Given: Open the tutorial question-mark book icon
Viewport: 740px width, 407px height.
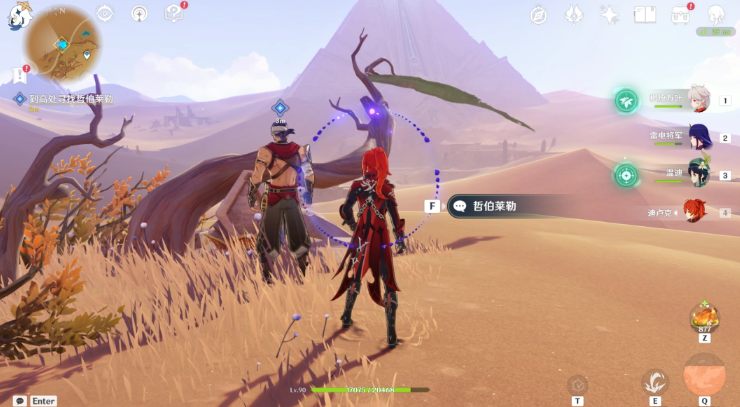Looking at the screenshot, I should coord(175,13).
